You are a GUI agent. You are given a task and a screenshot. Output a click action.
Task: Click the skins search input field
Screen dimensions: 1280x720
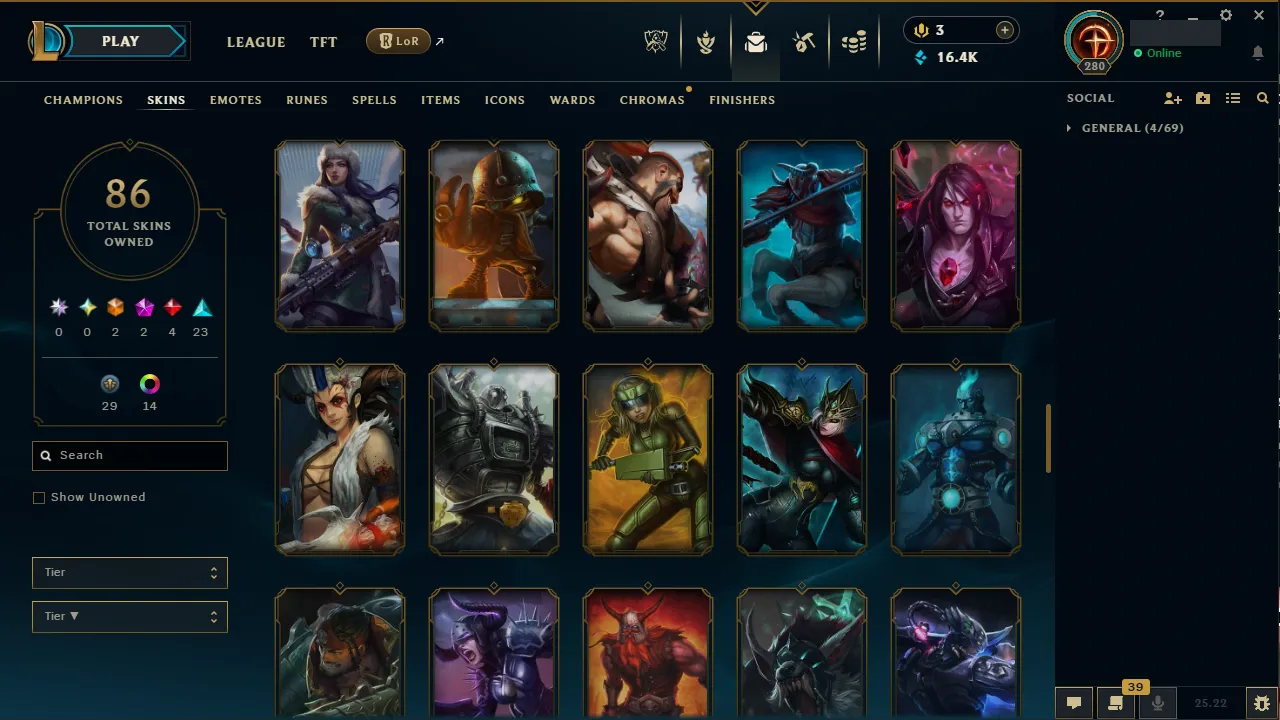pyautogui.click(x=129, y=455)
